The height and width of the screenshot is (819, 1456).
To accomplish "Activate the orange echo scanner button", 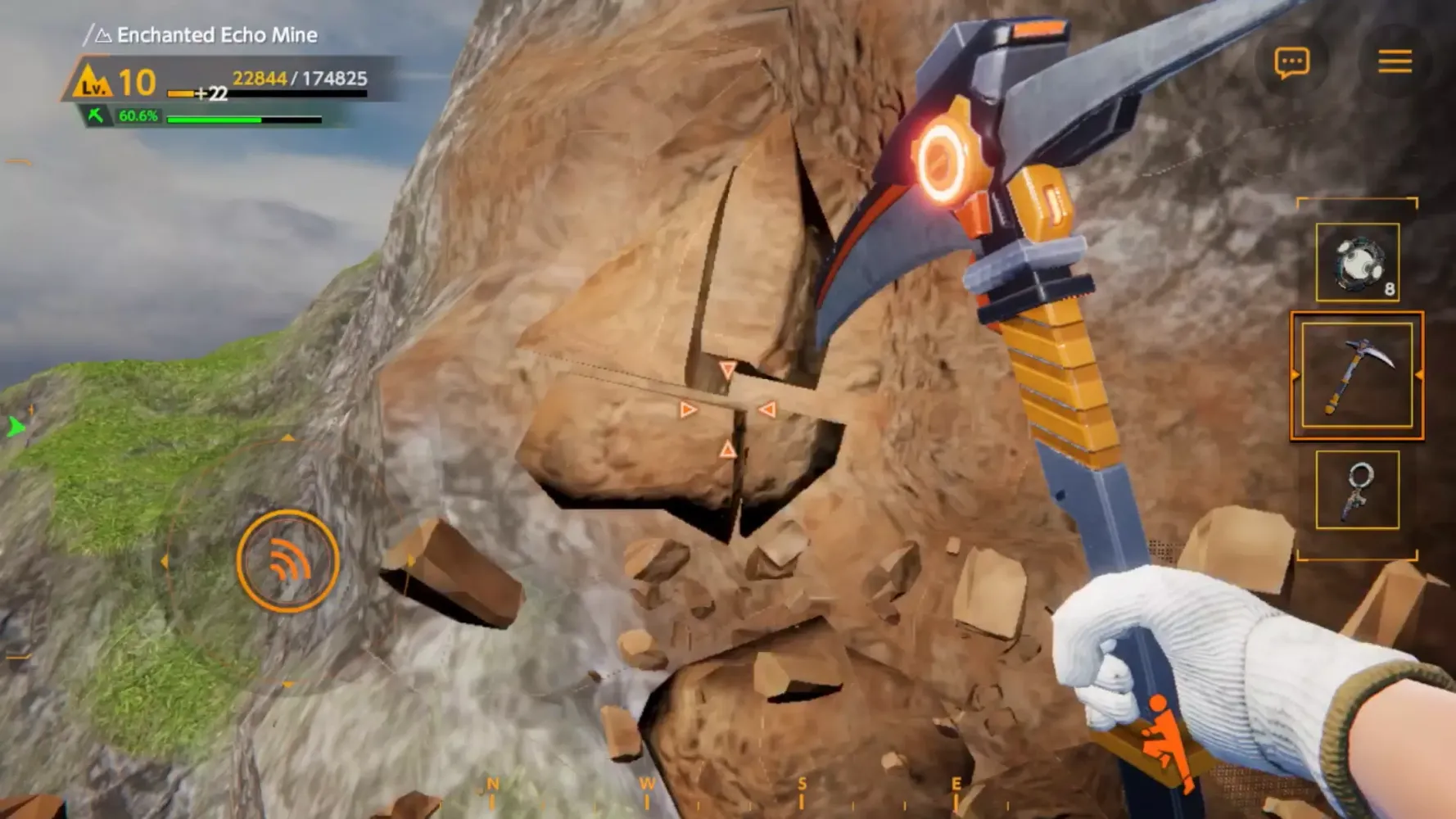I will (287, 562).
